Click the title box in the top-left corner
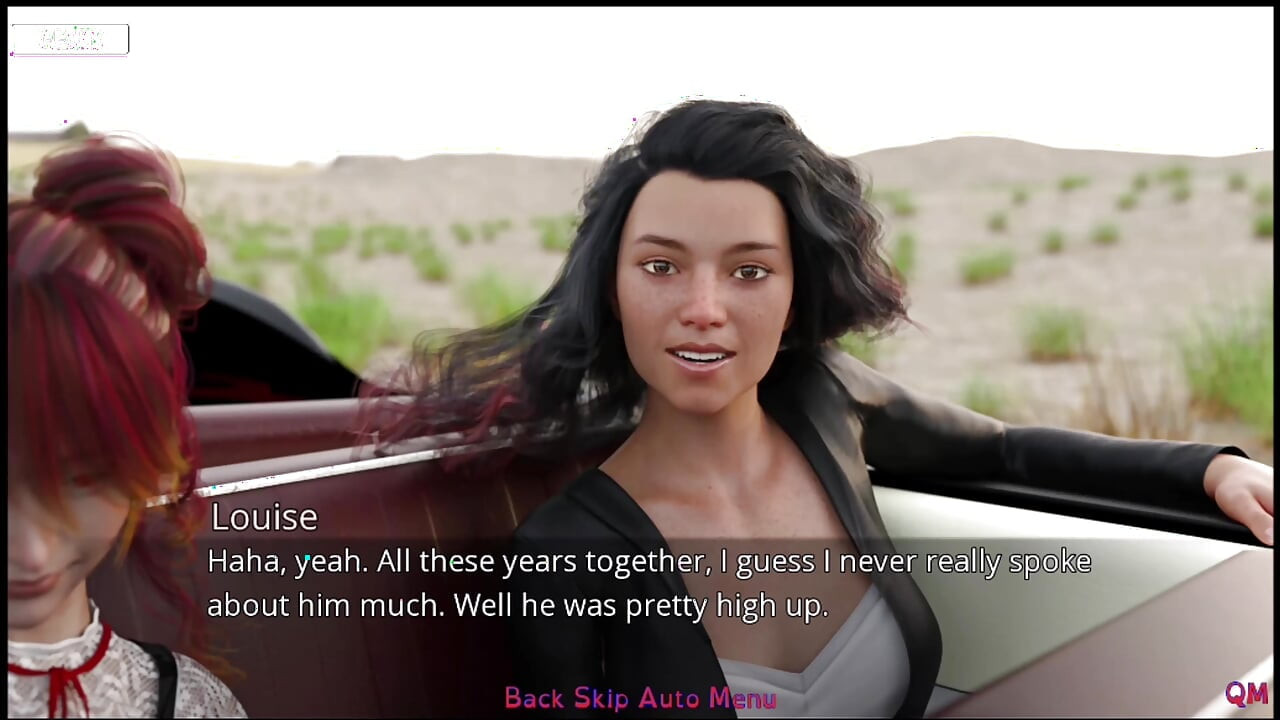Image resolution: width=1280 pixels, height=720 pixels. coord(68,38)
